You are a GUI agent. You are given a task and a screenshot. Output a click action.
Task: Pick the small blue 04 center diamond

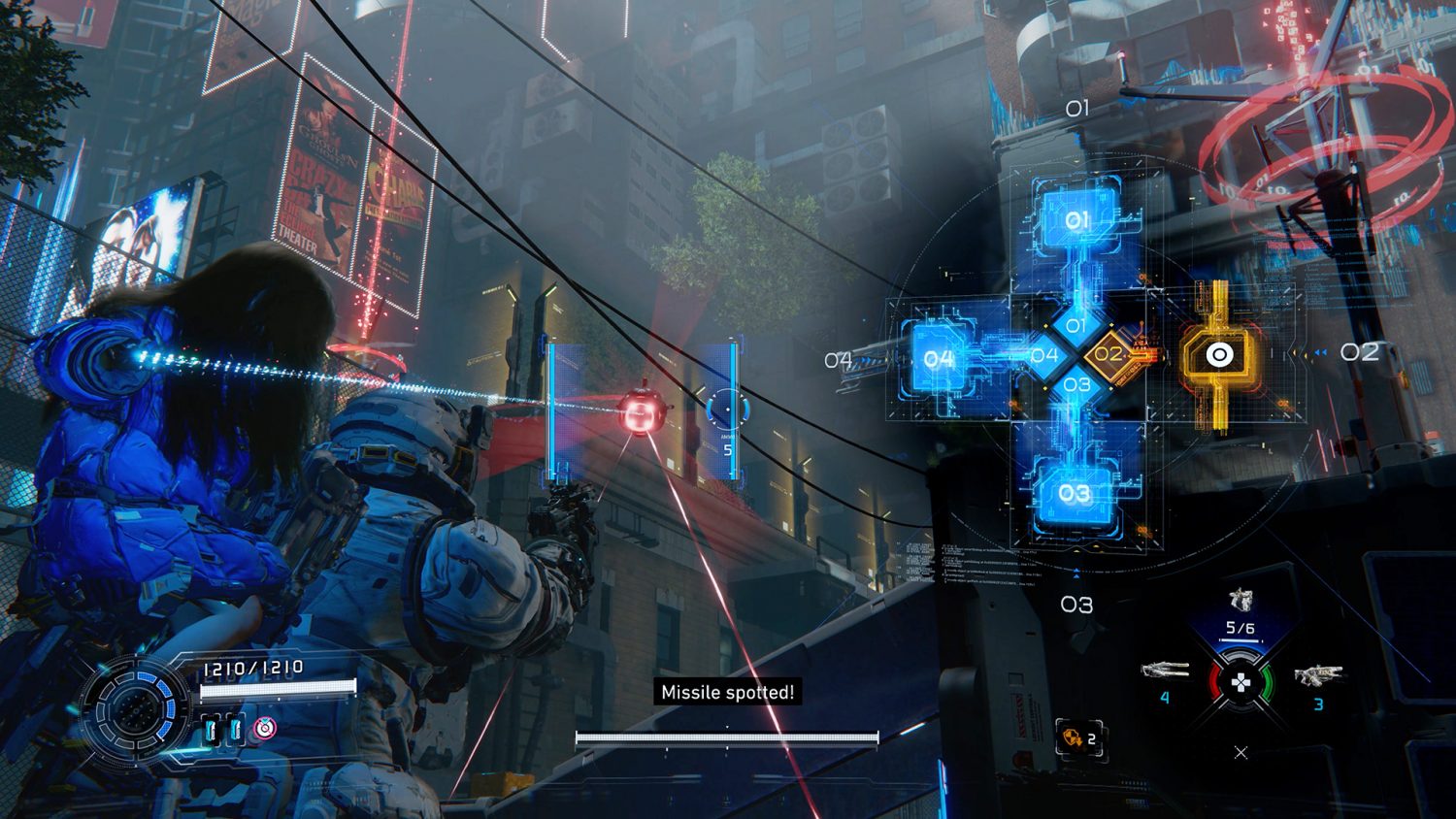(x=1044, y=355)
